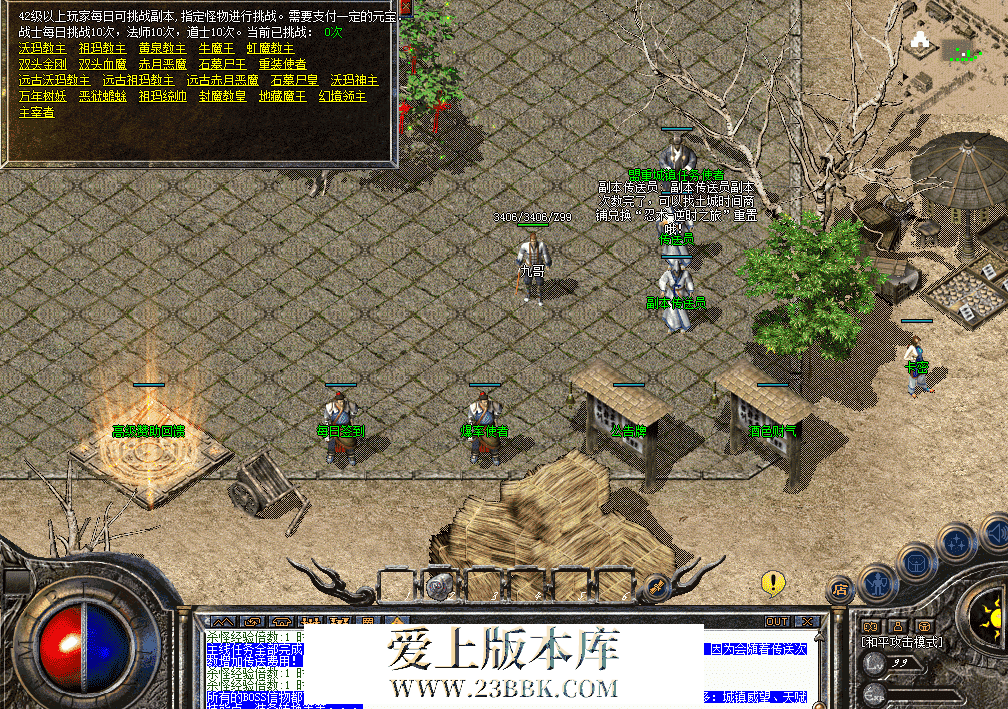Close the game with the X button
The width and height of the screenshot is (1008, 709).
(x=805, y=622)
